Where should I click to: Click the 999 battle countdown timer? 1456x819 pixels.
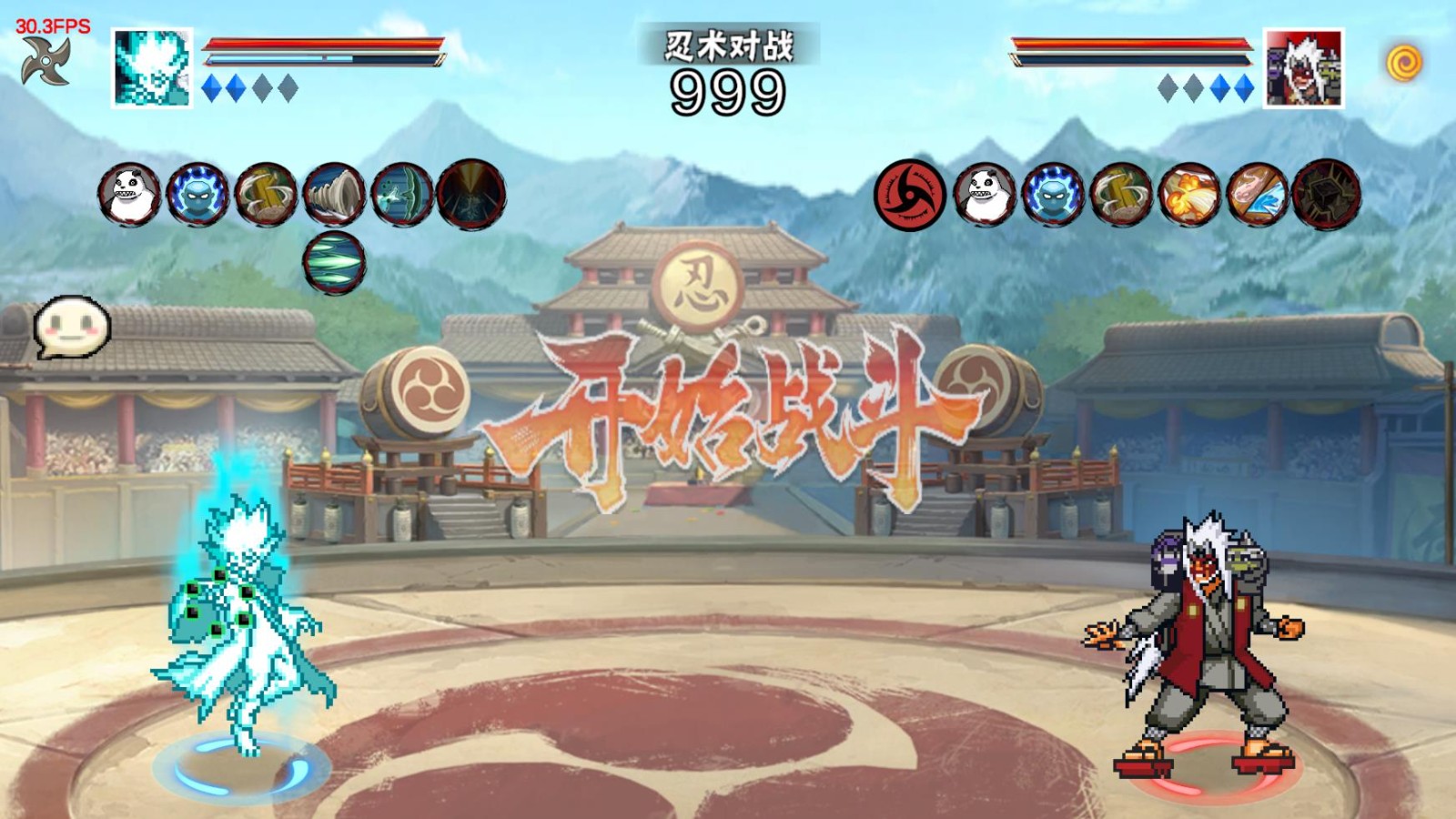(728, 89)
